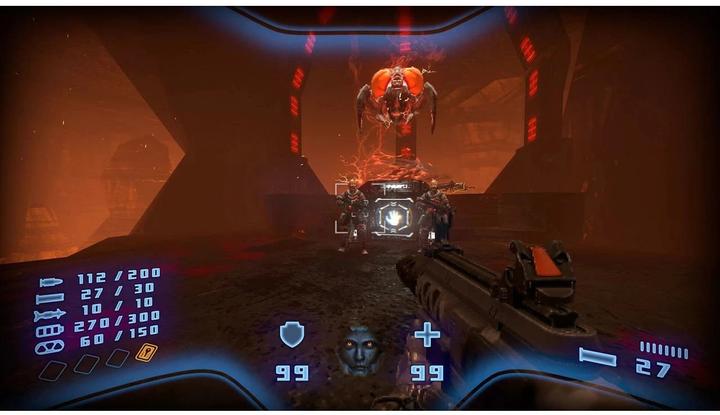The image size is (720, 415).
Task: Select the player face portrait
Action: [x=358, y=351]
